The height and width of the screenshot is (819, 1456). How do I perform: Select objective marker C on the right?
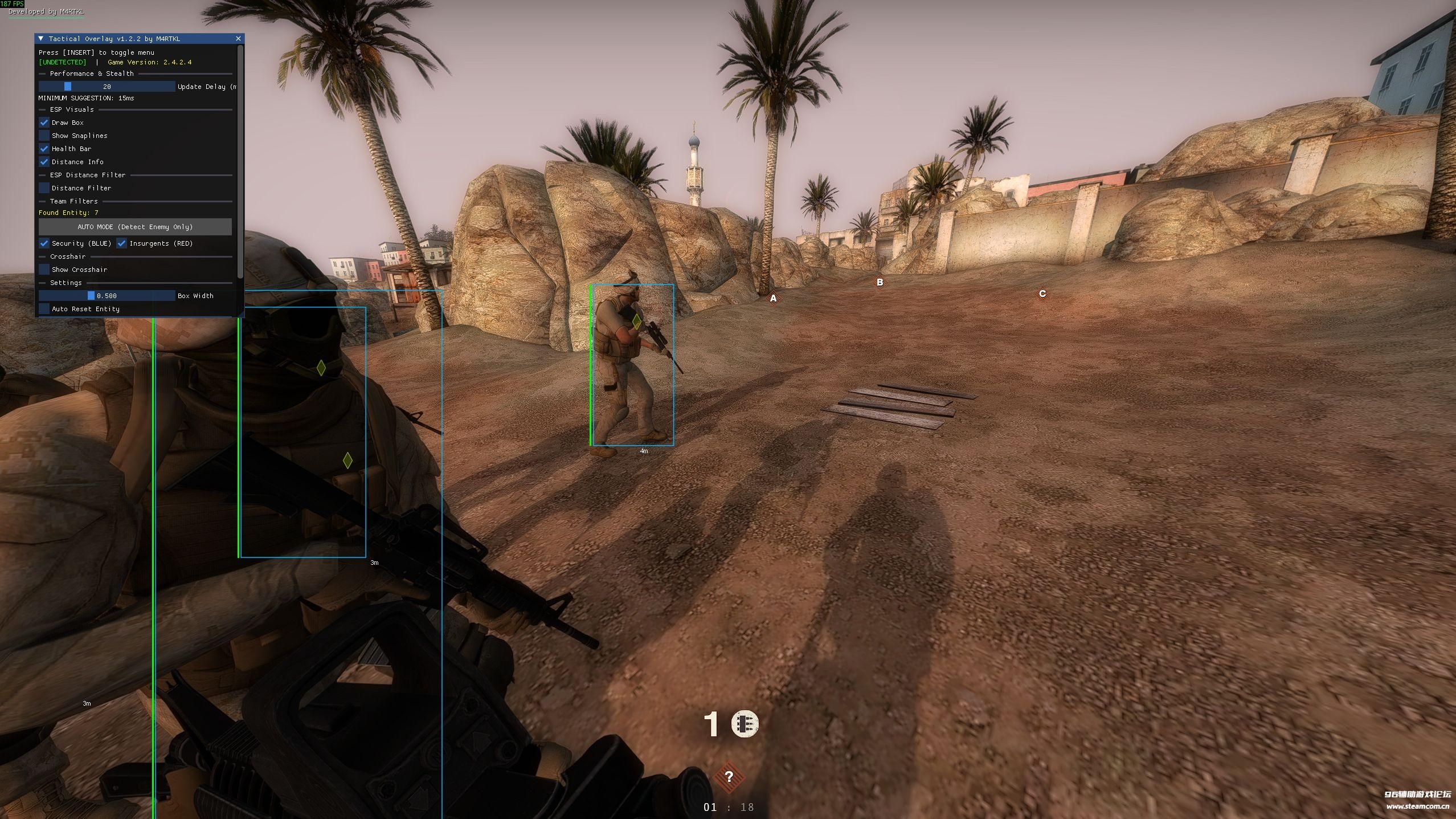click(1043, 294)
